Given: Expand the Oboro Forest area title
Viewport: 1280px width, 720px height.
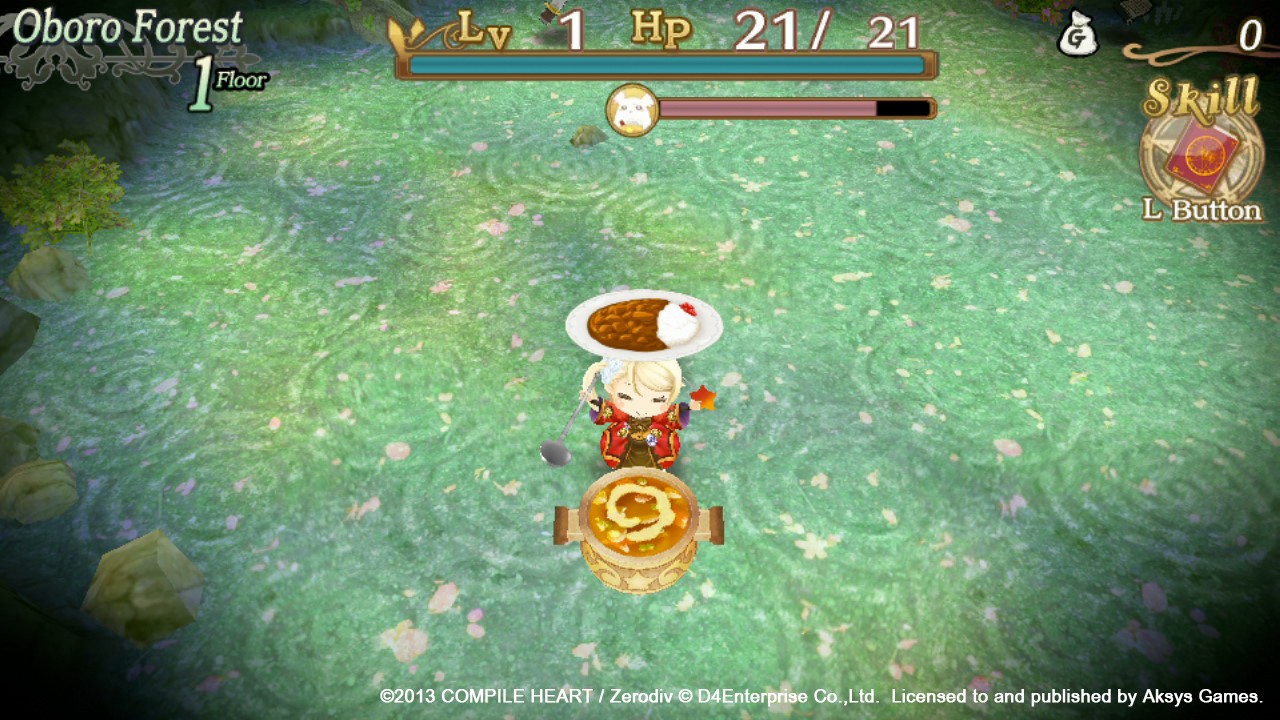Looking at the screenshot, I should point(127,26).
